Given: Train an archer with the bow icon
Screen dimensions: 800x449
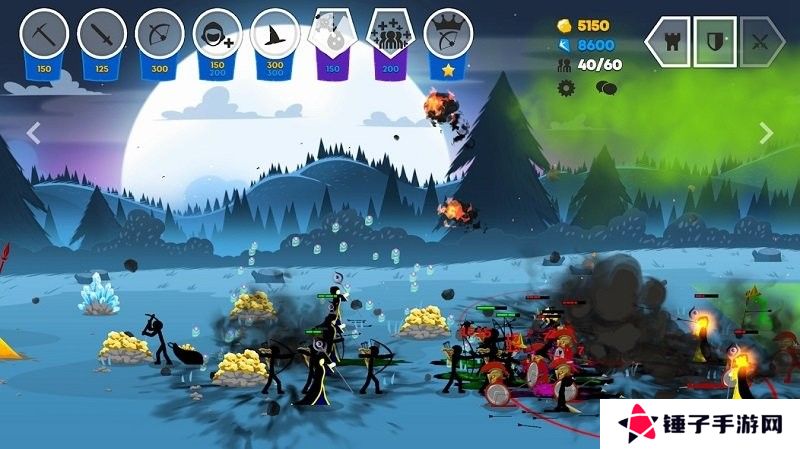Looking at the screenshot, I should 160,34.
